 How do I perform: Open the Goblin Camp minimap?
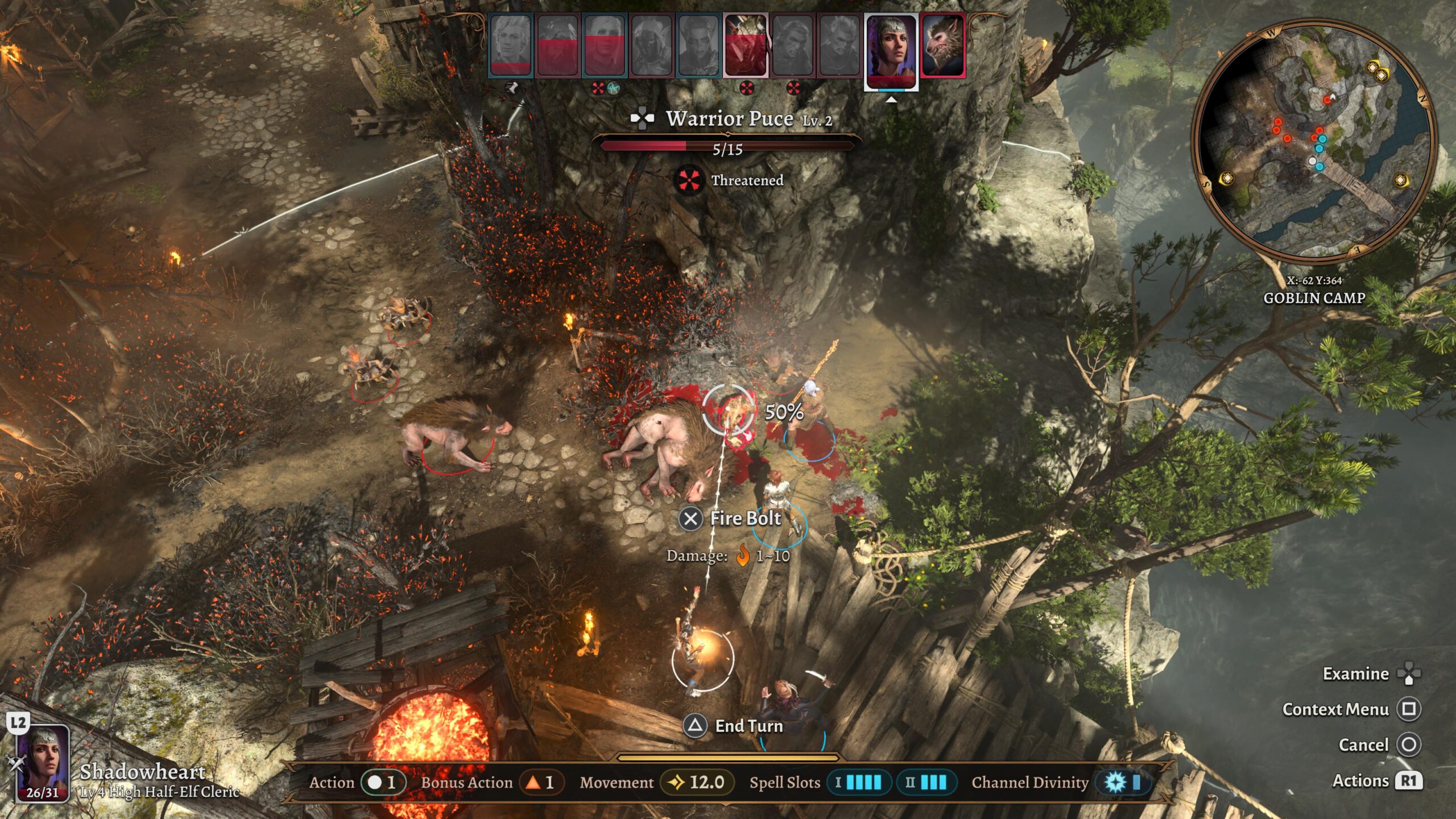(1314, 139)
